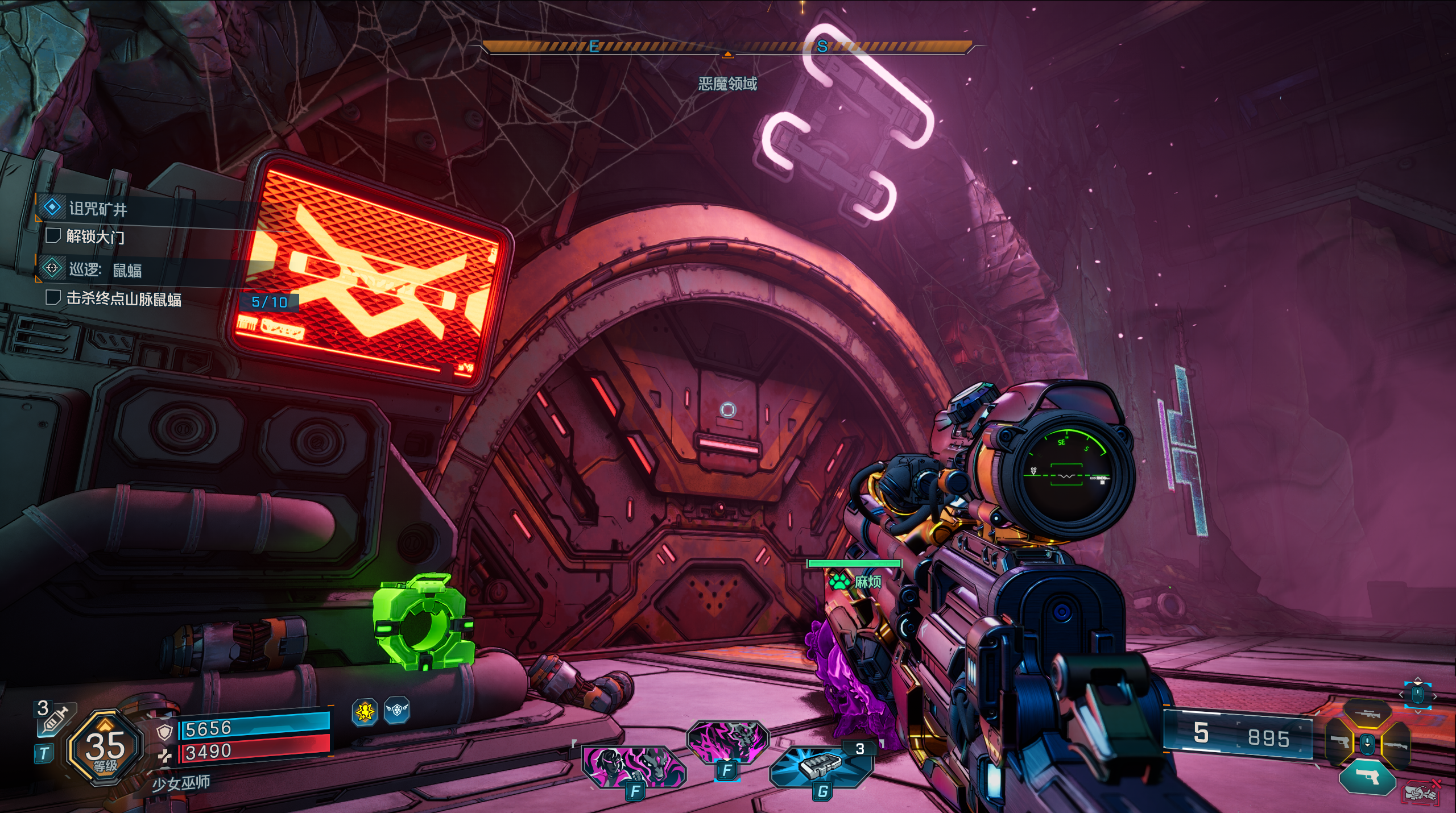Switch to the sniper rifle weapon slot
The width and height of the screenshot is (1456, 813).
[x=1367, y=714]
